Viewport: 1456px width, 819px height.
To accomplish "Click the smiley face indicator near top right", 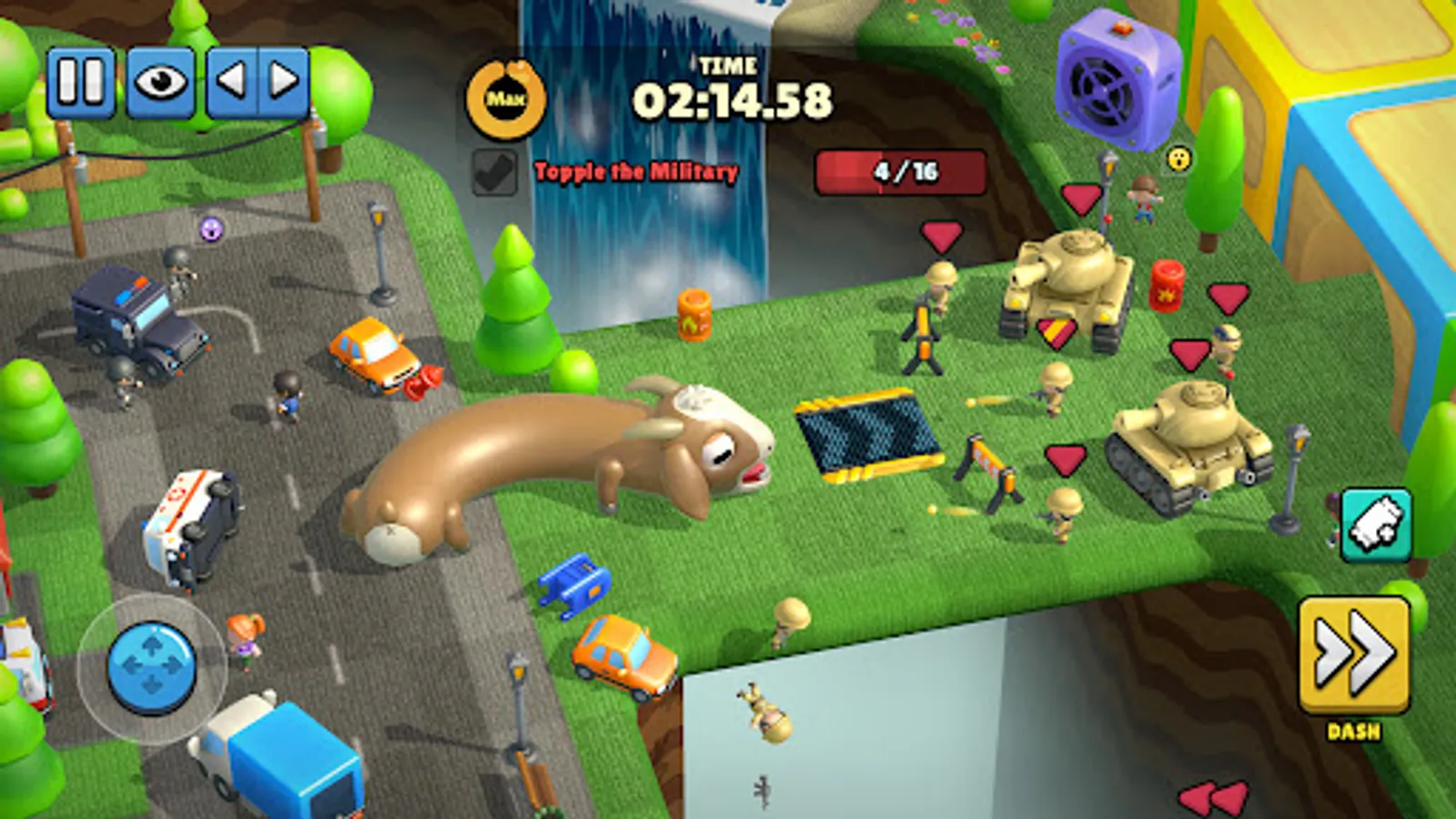I will coord(1178,158).
